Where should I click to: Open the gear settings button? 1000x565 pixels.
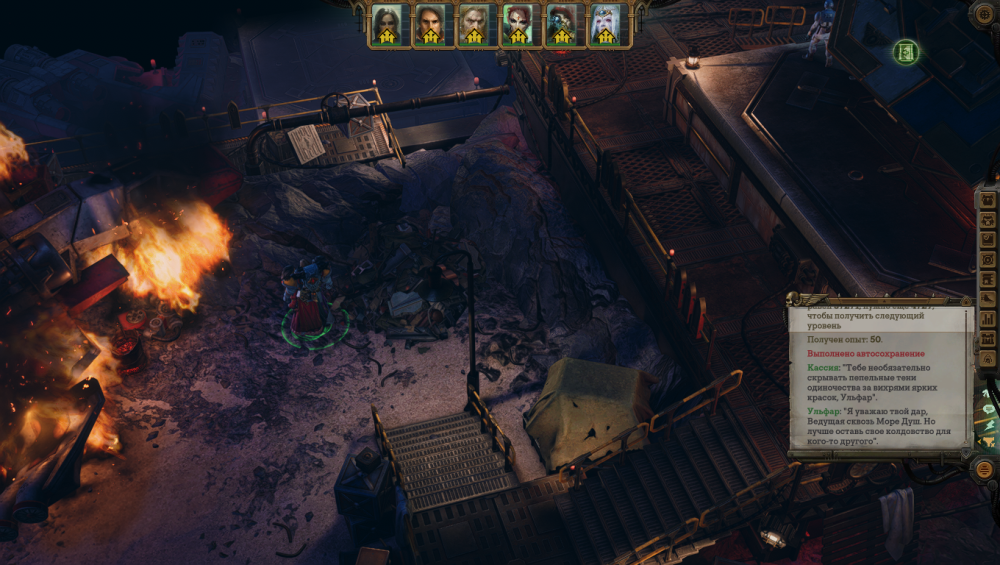[x=985, y=13]
